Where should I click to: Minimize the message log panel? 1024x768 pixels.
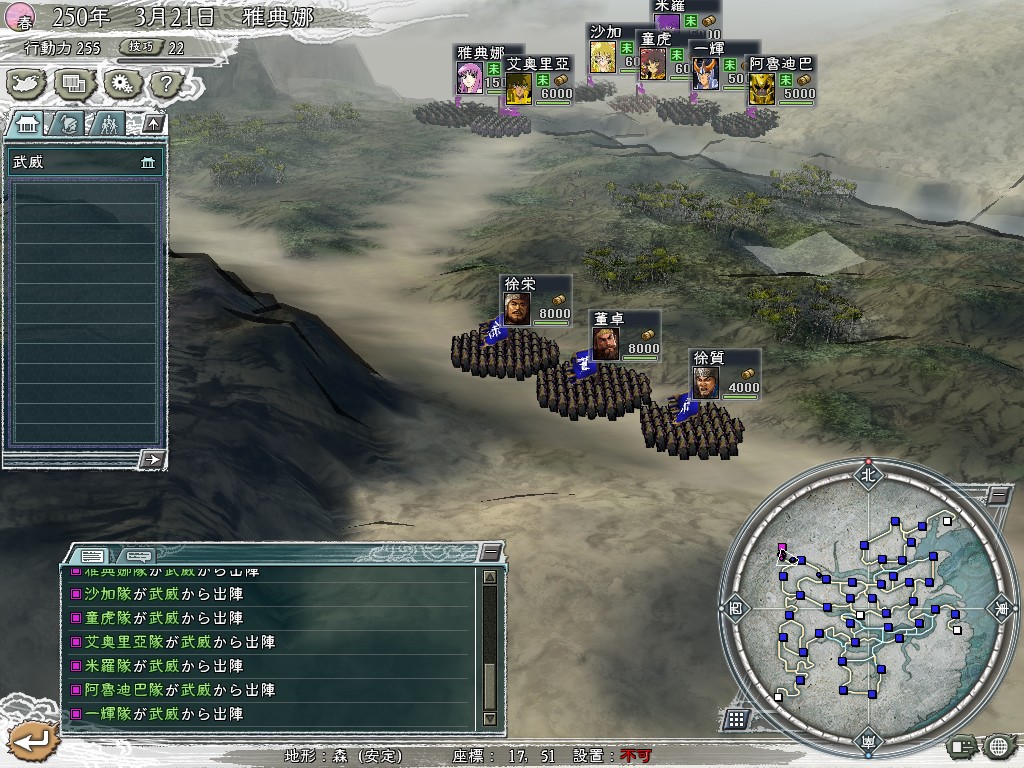point(489,552)
